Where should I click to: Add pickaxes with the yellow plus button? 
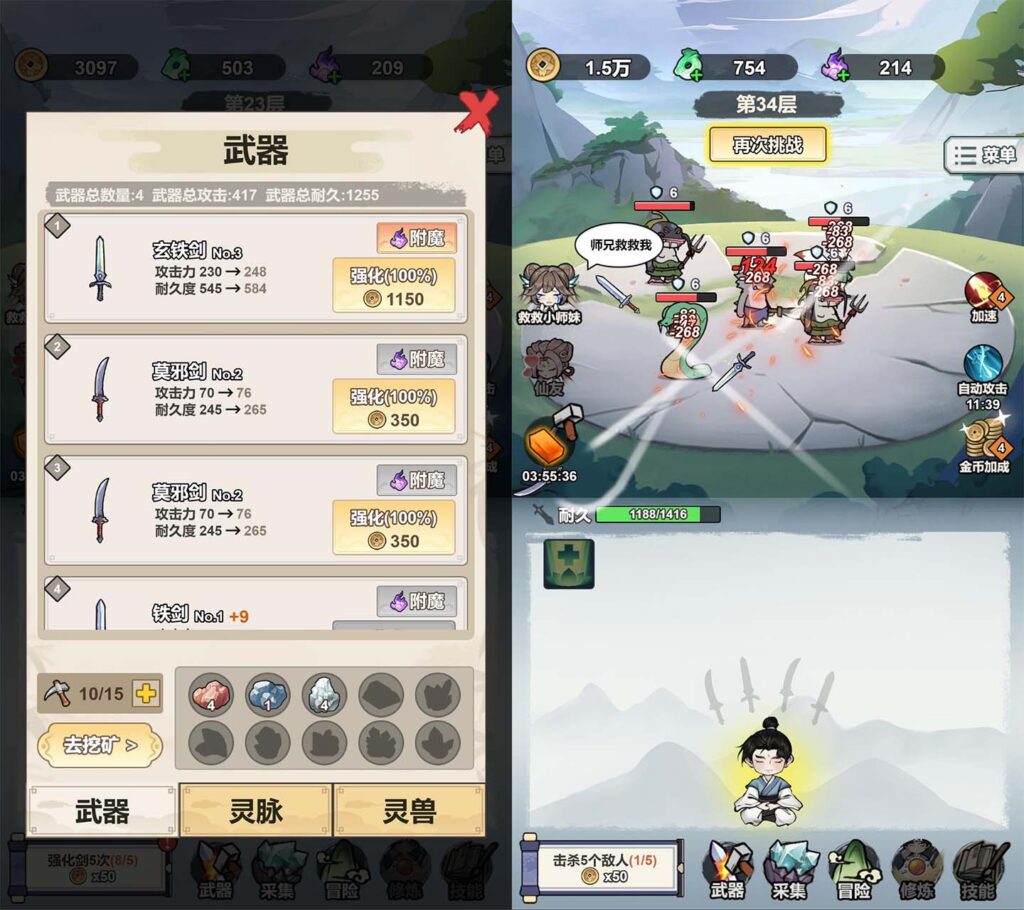pyautogui.click(x=146, y=693)
